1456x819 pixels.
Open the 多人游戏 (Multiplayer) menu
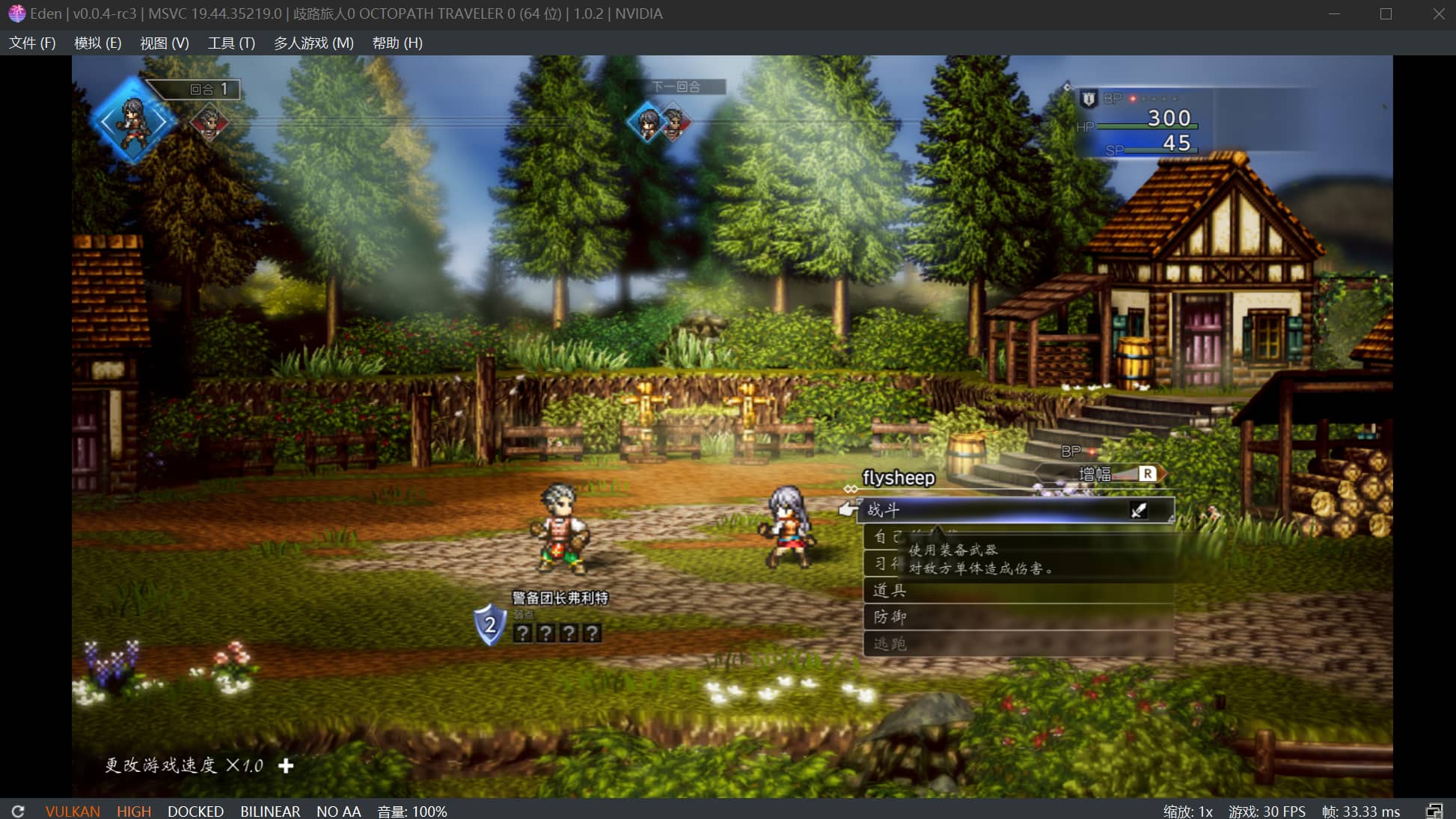point(311,43)
